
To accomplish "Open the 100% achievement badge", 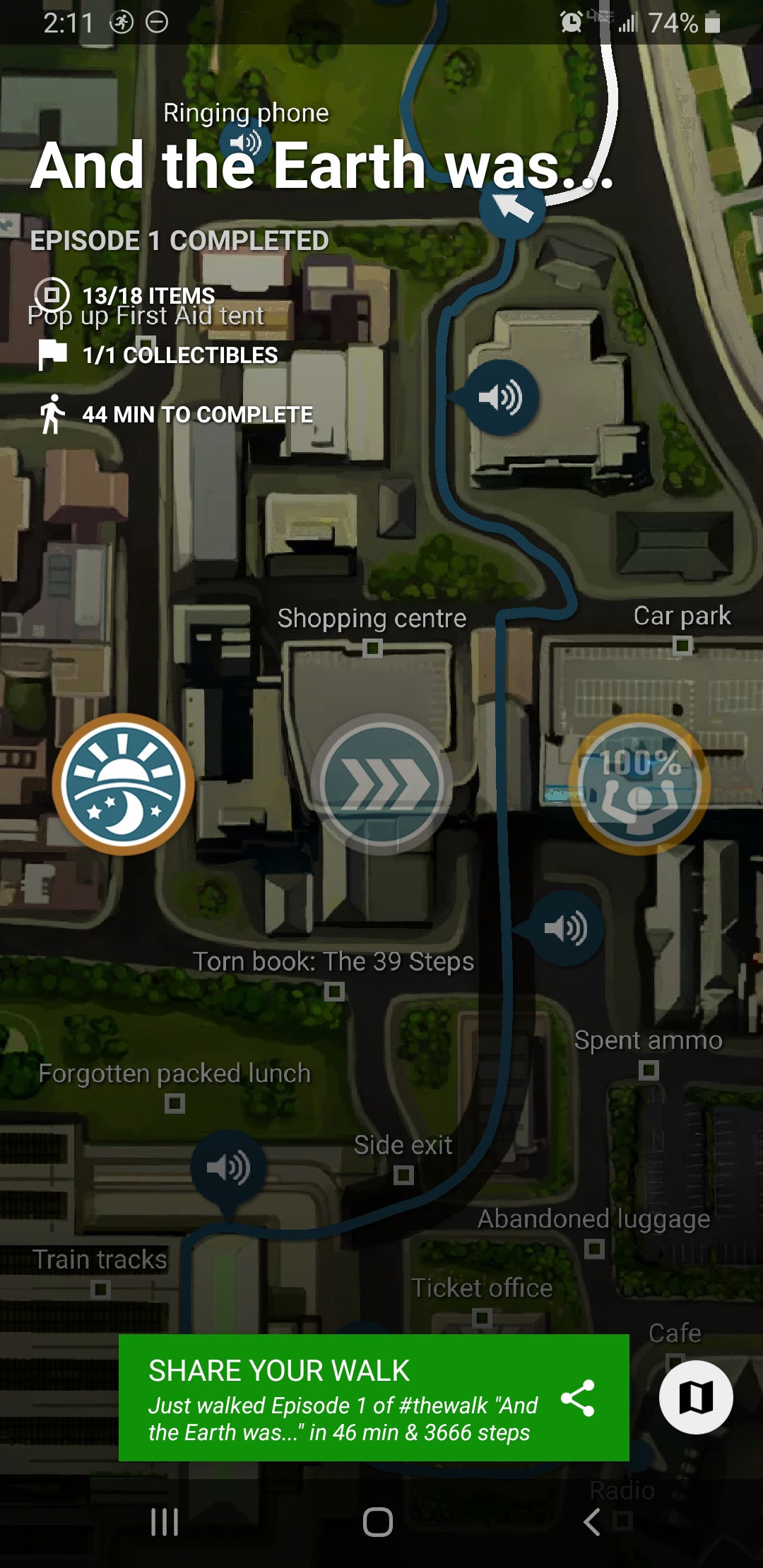I will (x=639, y=784).
